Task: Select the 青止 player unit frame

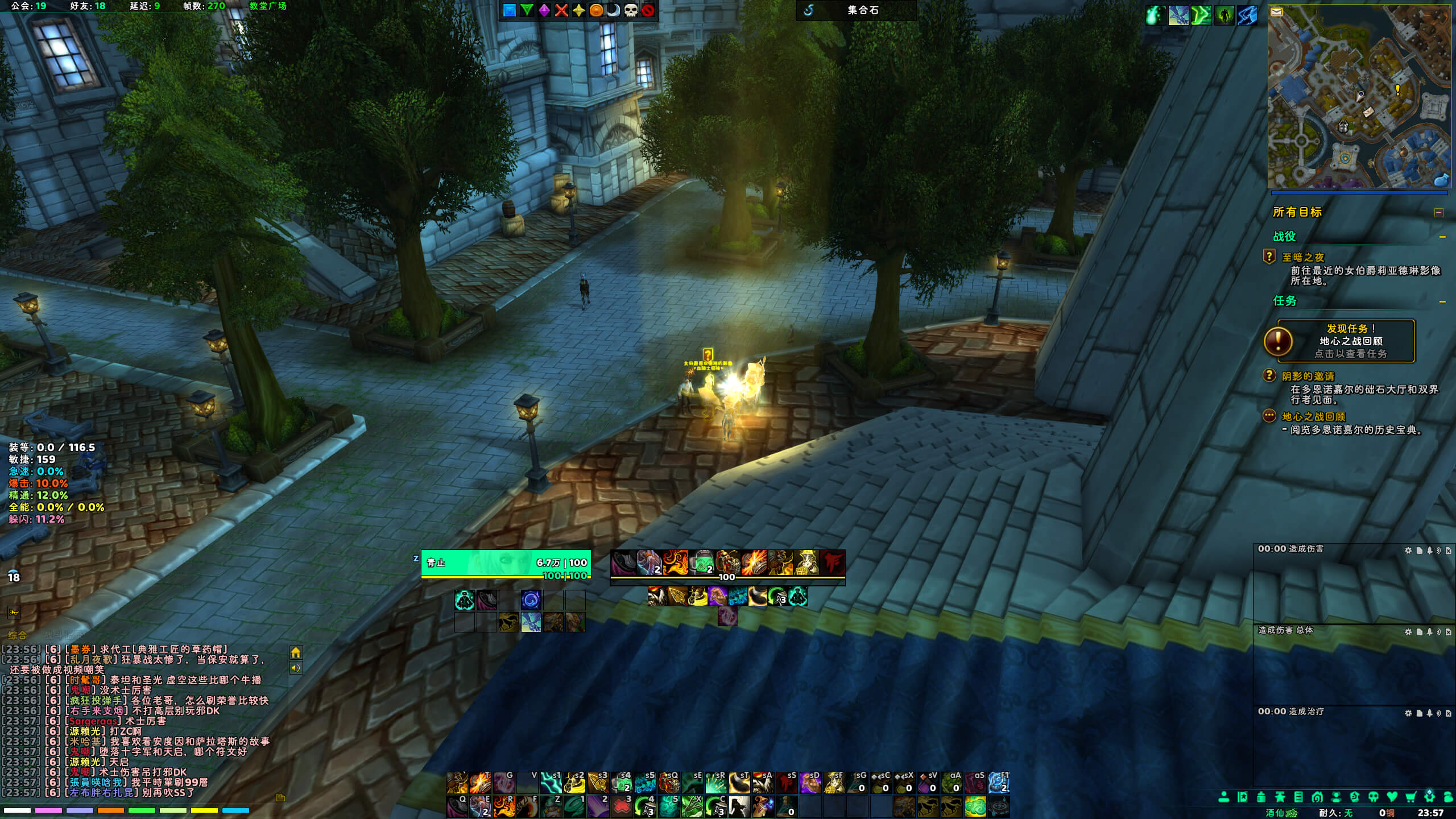Action: (x=506, y=563)
